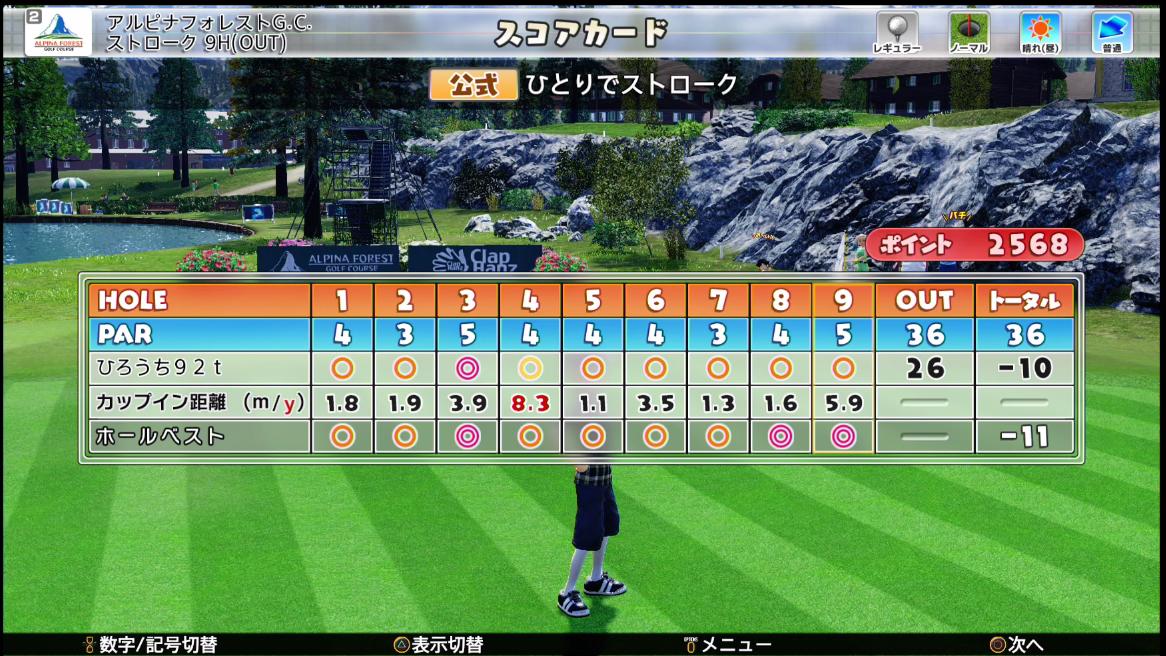
Task: Select the 普通 blue flag icon
Action: 1111,31
